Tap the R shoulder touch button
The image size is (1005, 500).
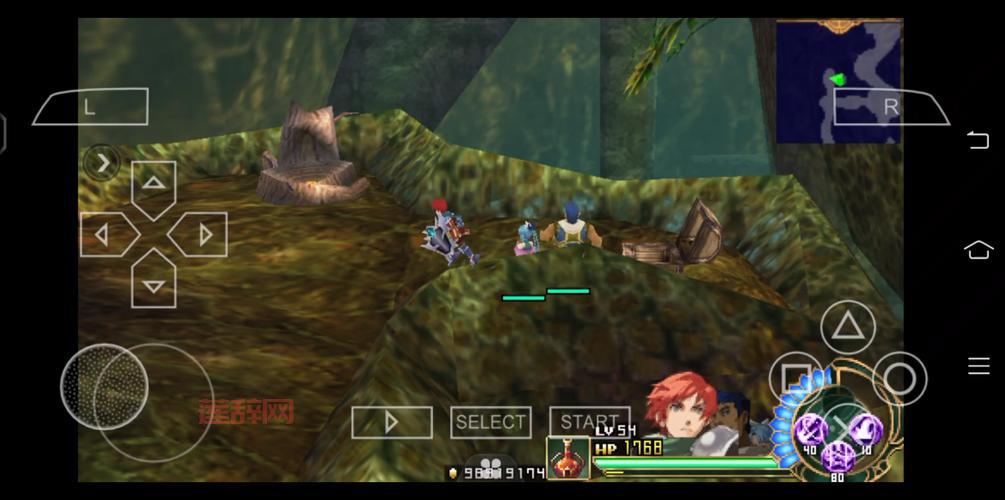click(x=890, y=106)
